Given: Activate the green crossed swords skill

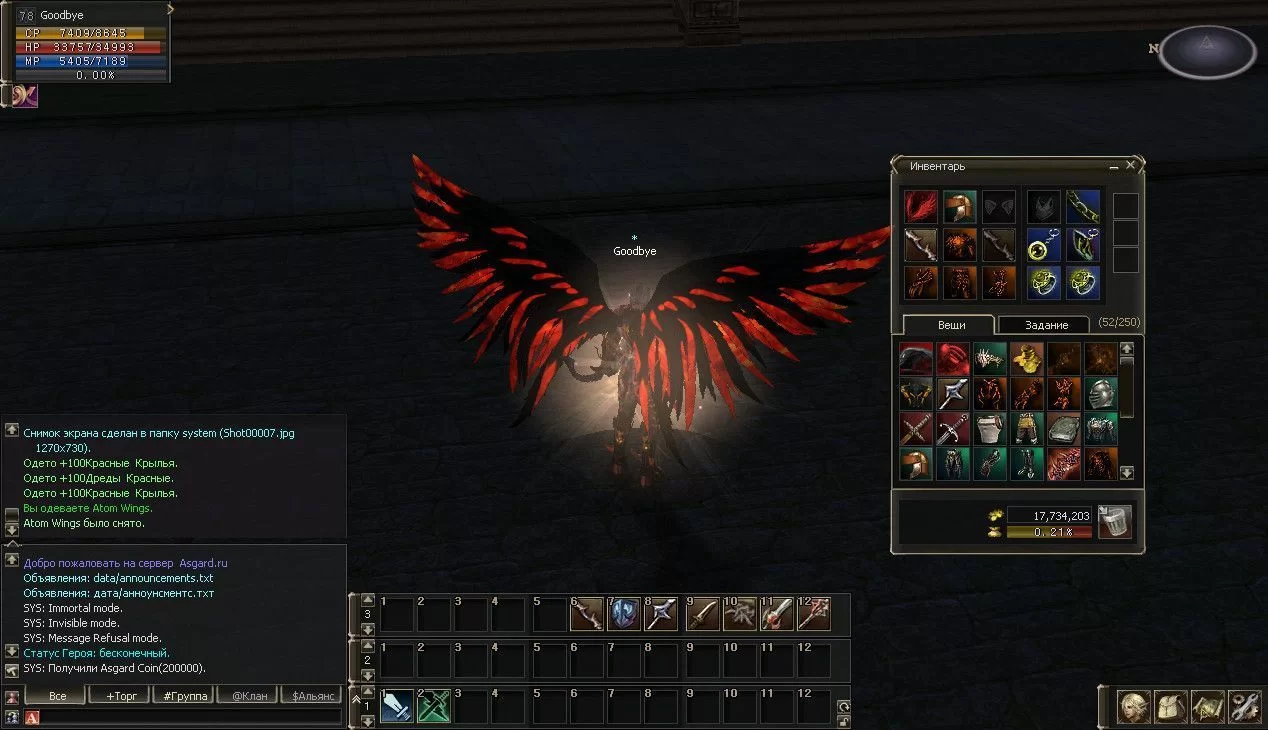Looking at the screenshot, I should coord(434,706).
